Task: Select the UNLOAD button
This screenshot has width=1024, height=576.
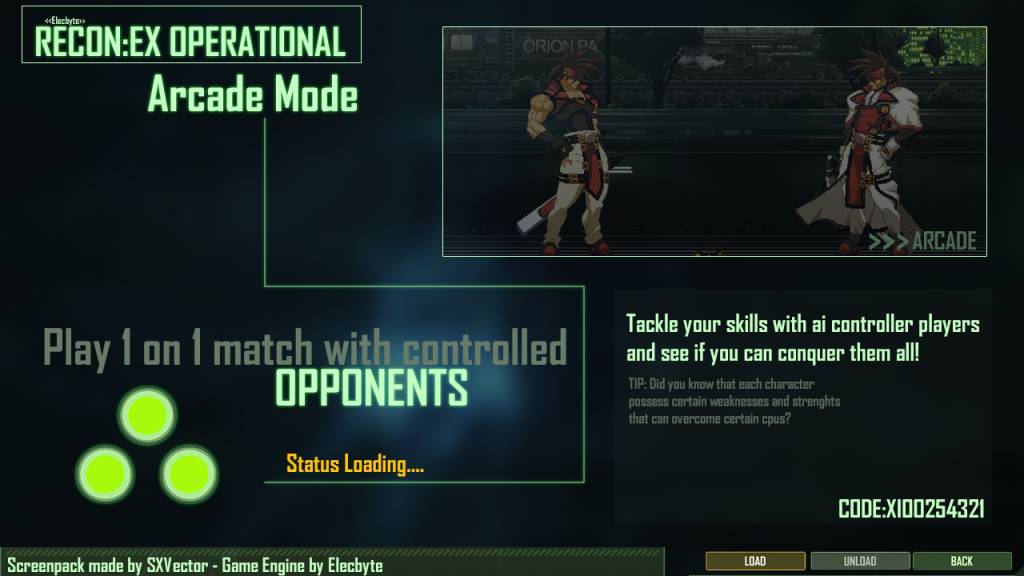Action: [x=860, y=561]
